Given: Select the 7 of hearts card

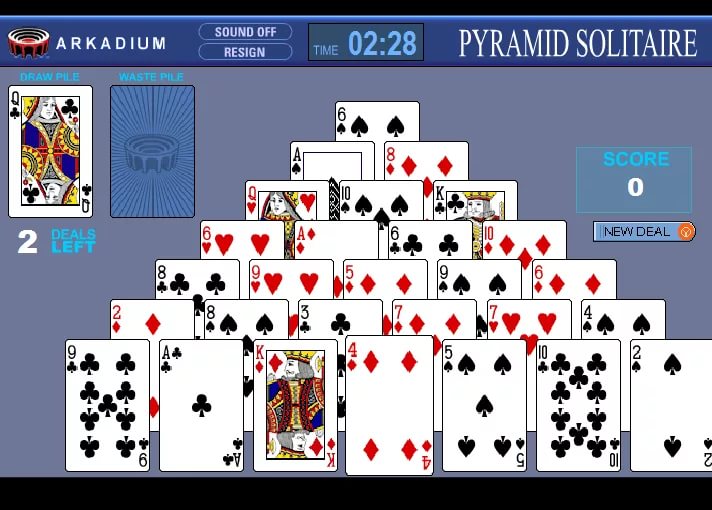Looking at the screenshot, I should click(528, 319).
